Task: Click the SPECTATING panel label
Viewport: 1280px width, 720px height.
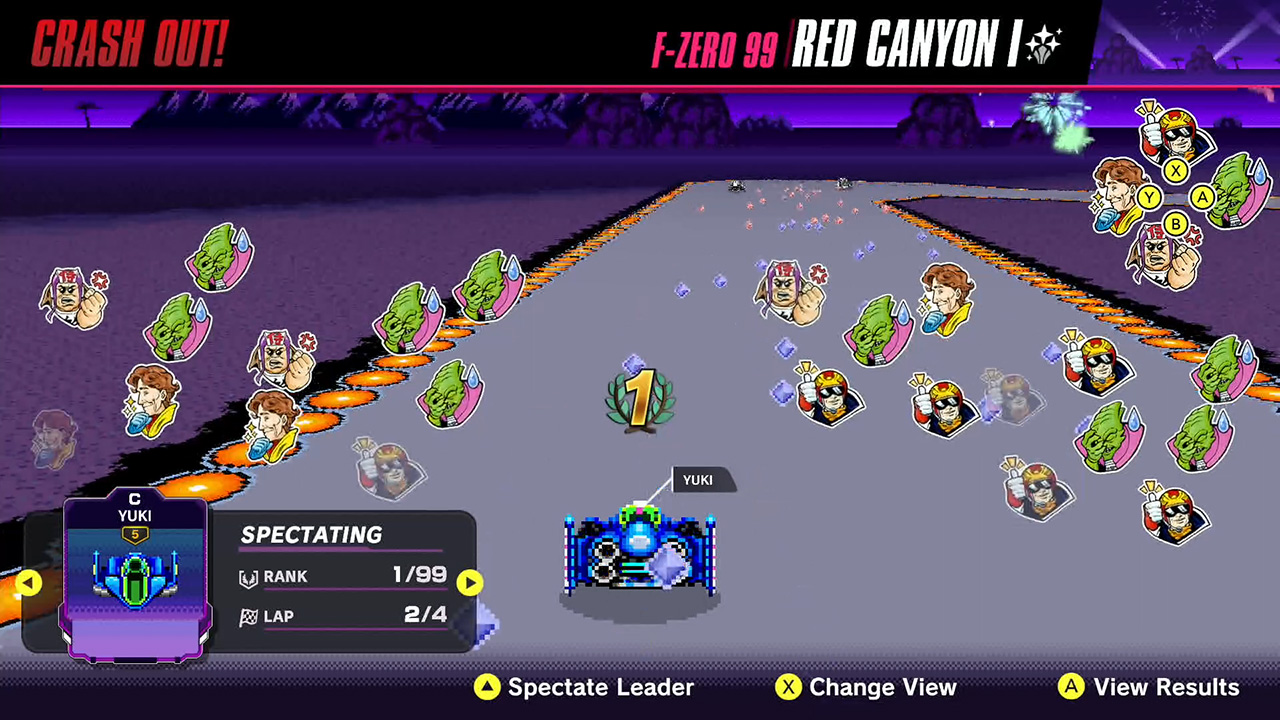Action: coord(311,535)
